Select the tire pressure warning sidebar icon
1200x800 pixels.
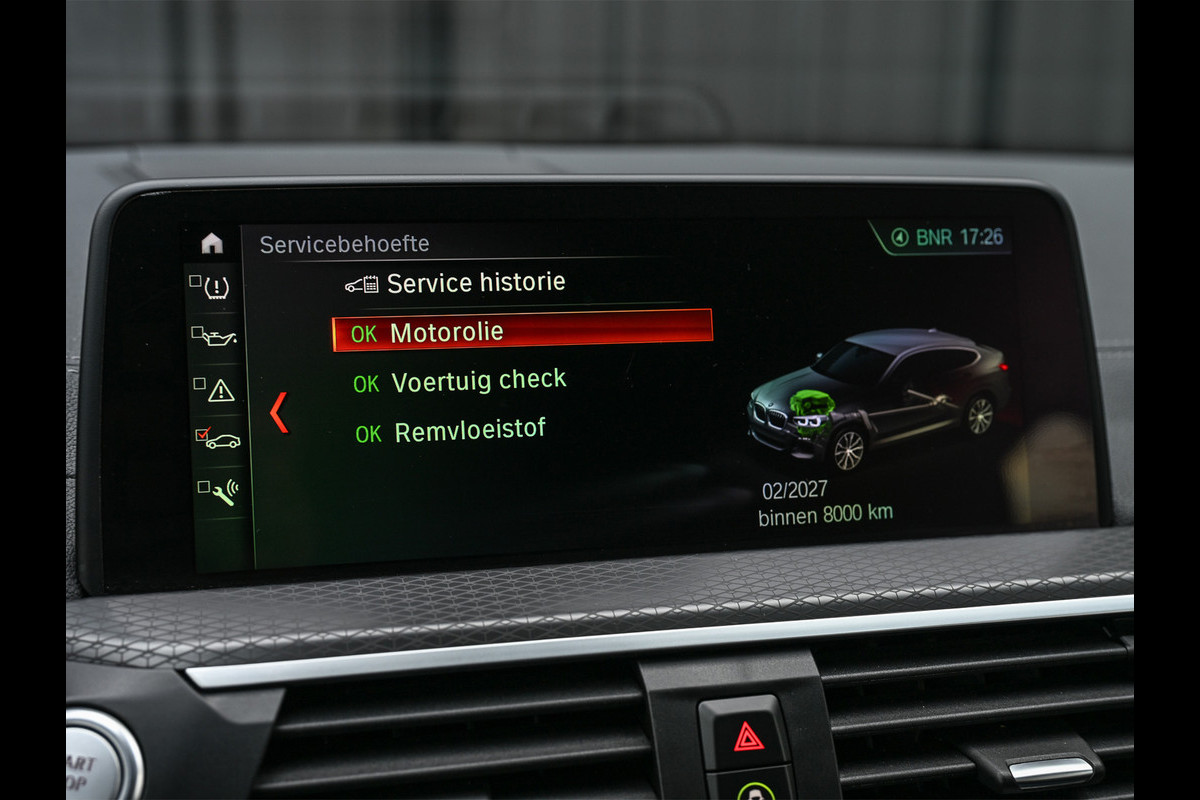(x=215, y=288)
